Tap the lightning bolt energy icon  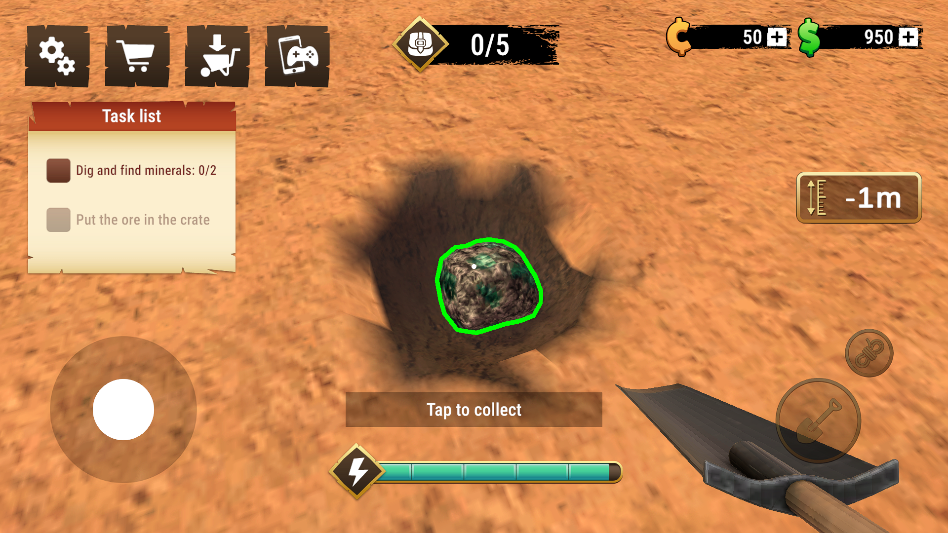coord(357,471)
